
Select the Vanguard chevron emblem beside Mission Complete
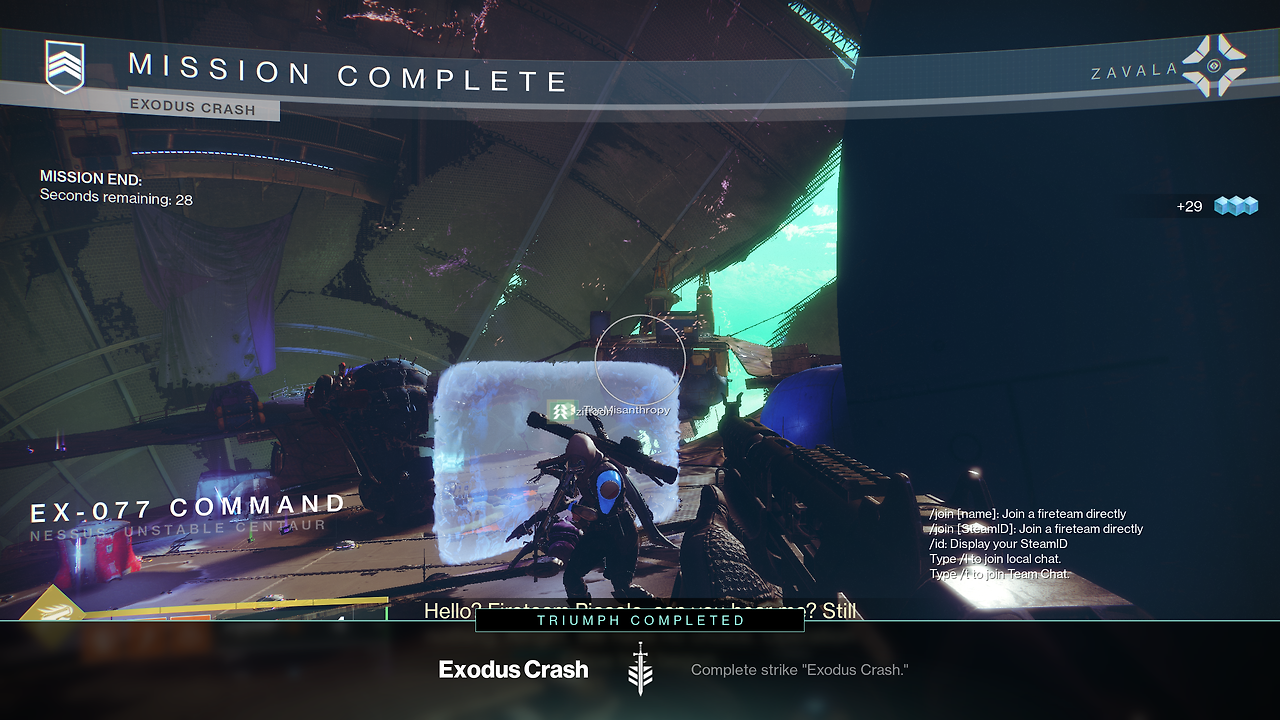point(65,67)
